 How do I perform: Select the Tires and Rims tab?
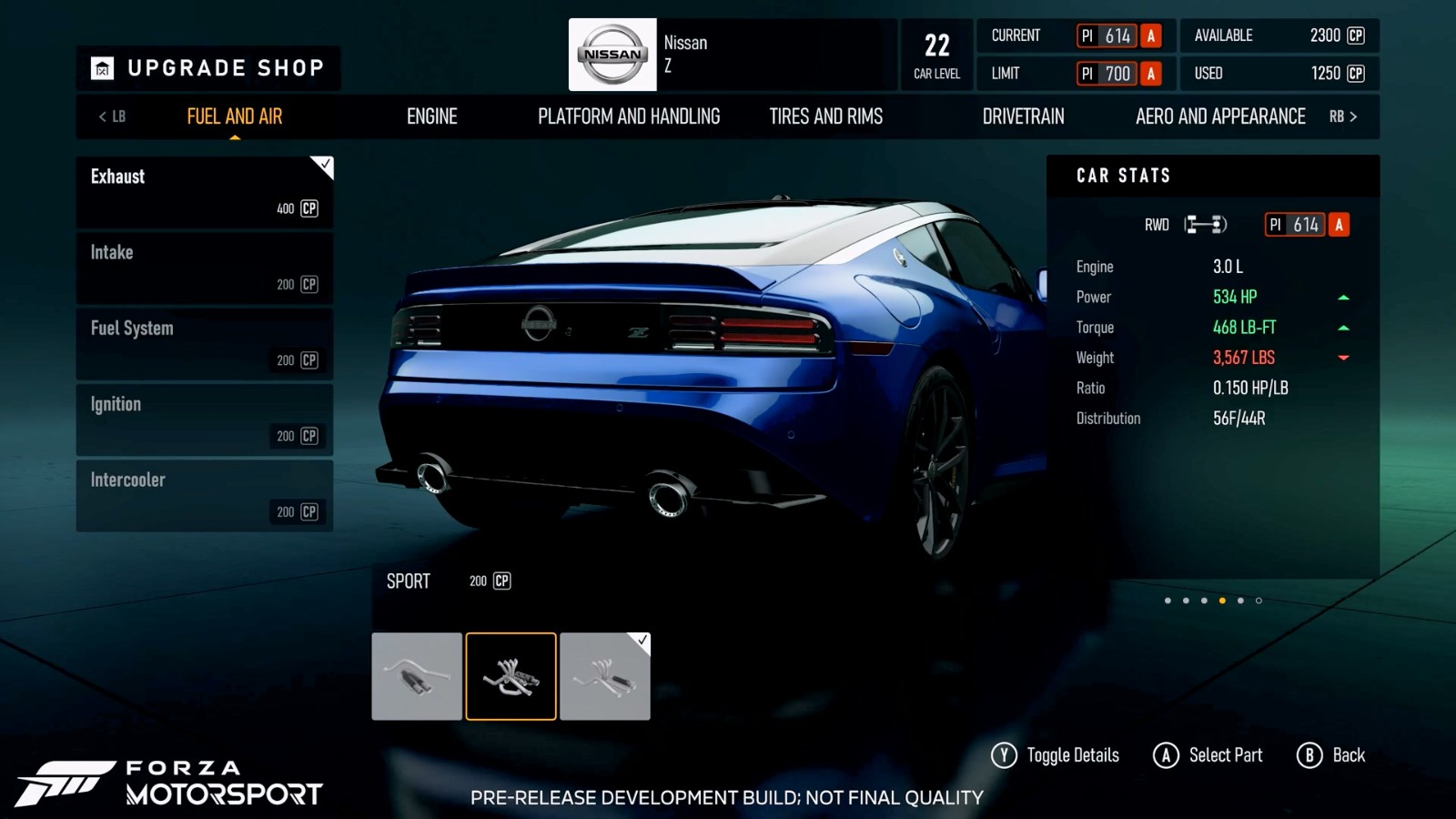coord(825,116)
